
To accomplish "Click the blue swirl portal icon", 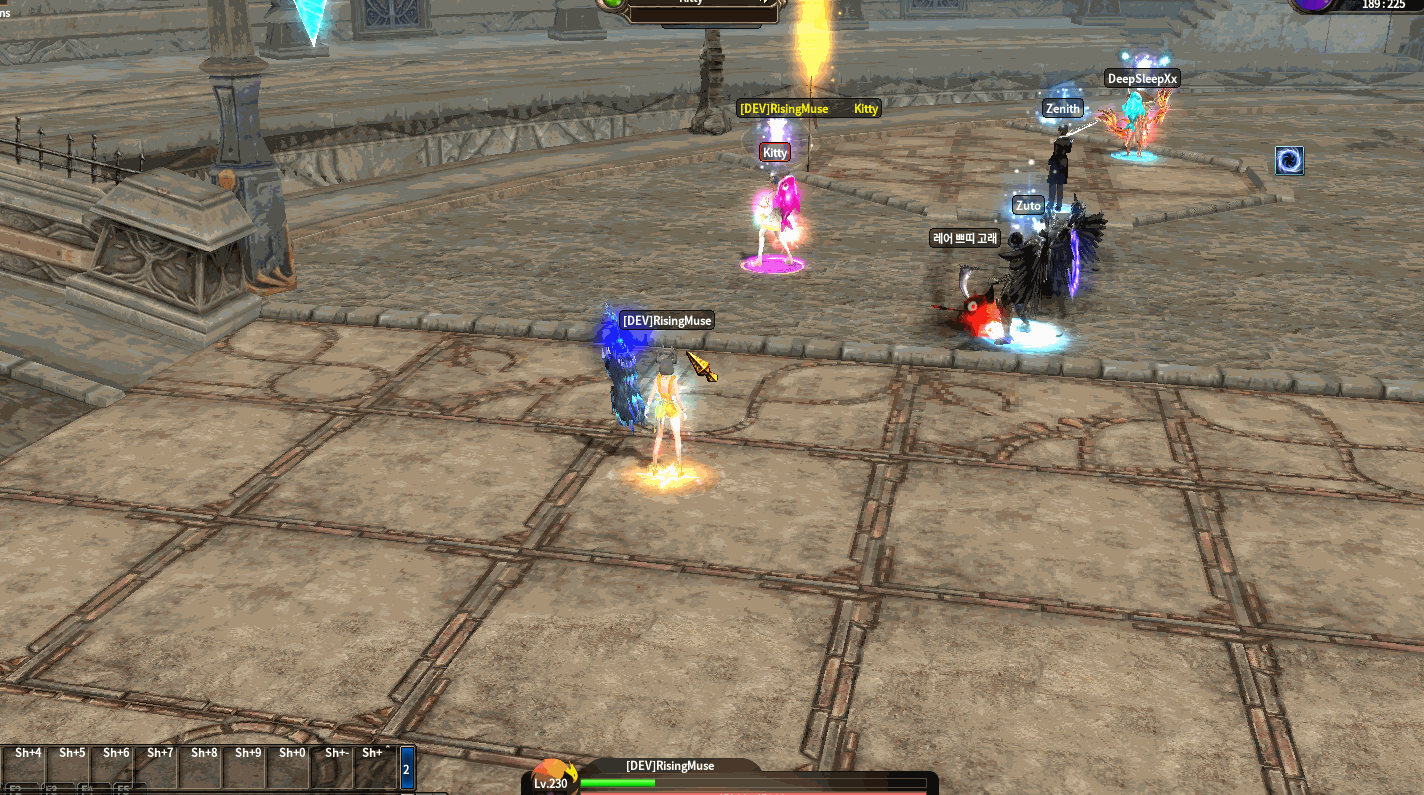I will coord(1289,160).
